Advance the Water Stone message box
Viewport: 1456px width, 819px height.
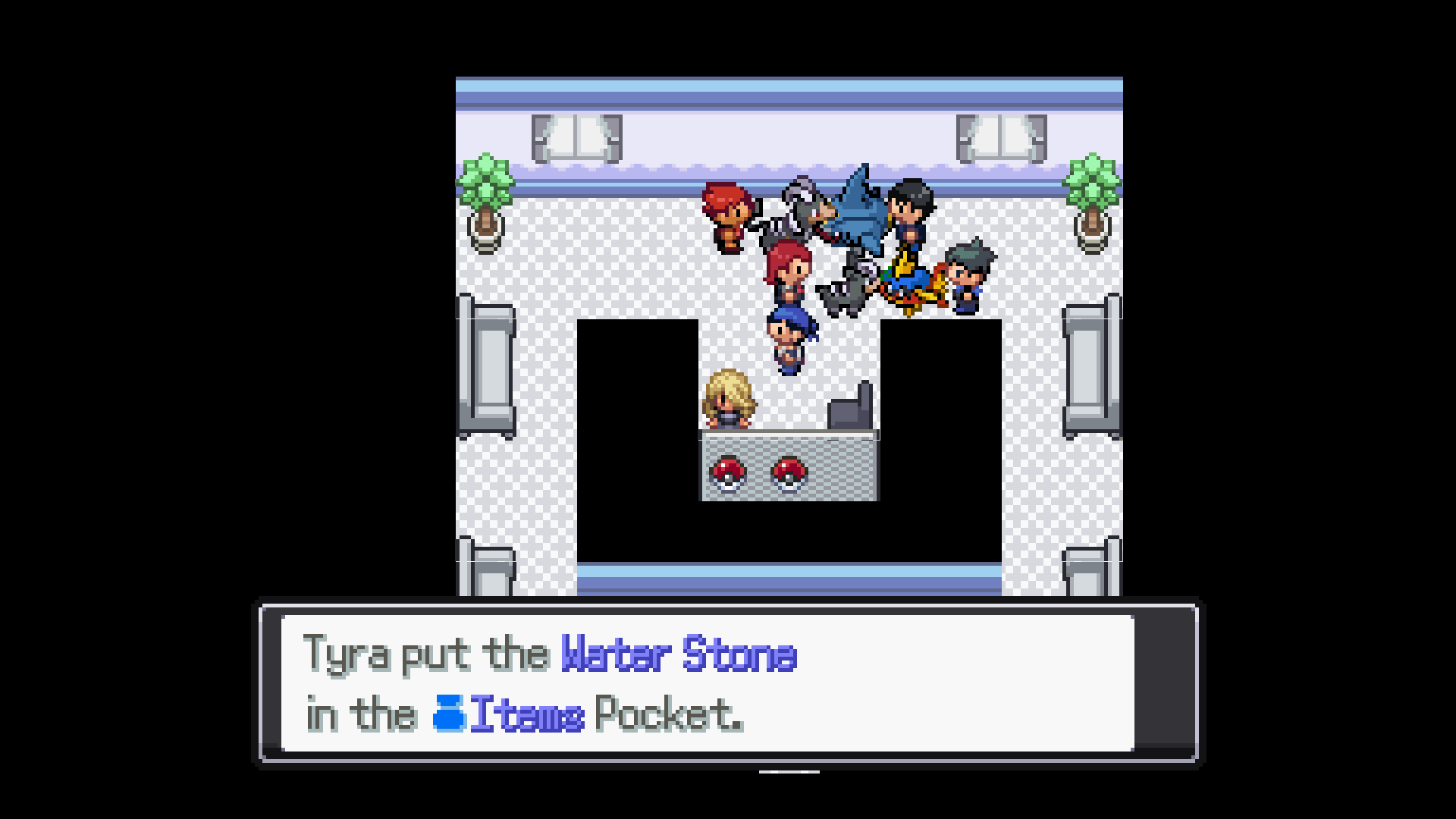click(x=728, y=682)
